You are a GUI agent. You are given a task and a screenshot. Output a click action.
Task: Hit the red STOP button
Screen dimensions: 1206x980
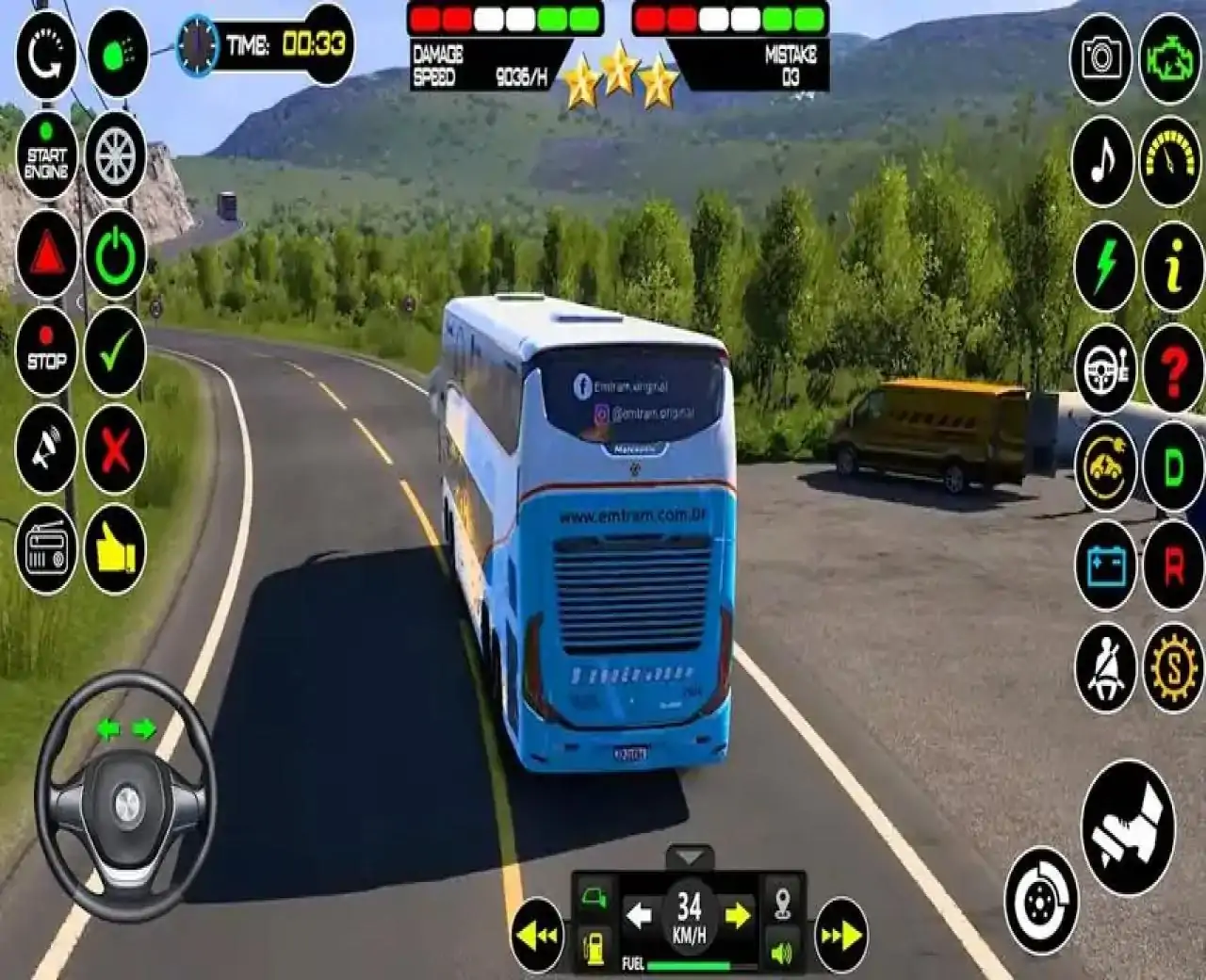(x=46, y=351)
